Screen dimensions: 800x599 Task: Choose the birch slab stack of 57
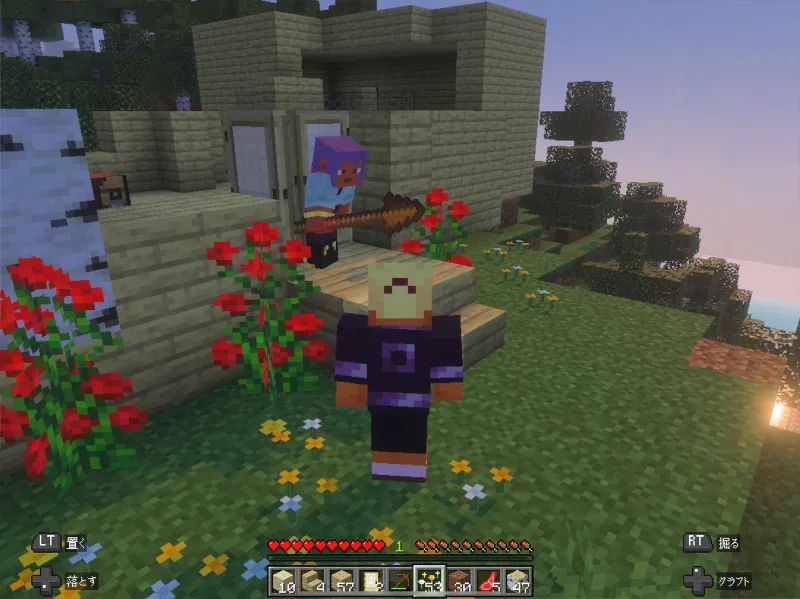point(341,580)
